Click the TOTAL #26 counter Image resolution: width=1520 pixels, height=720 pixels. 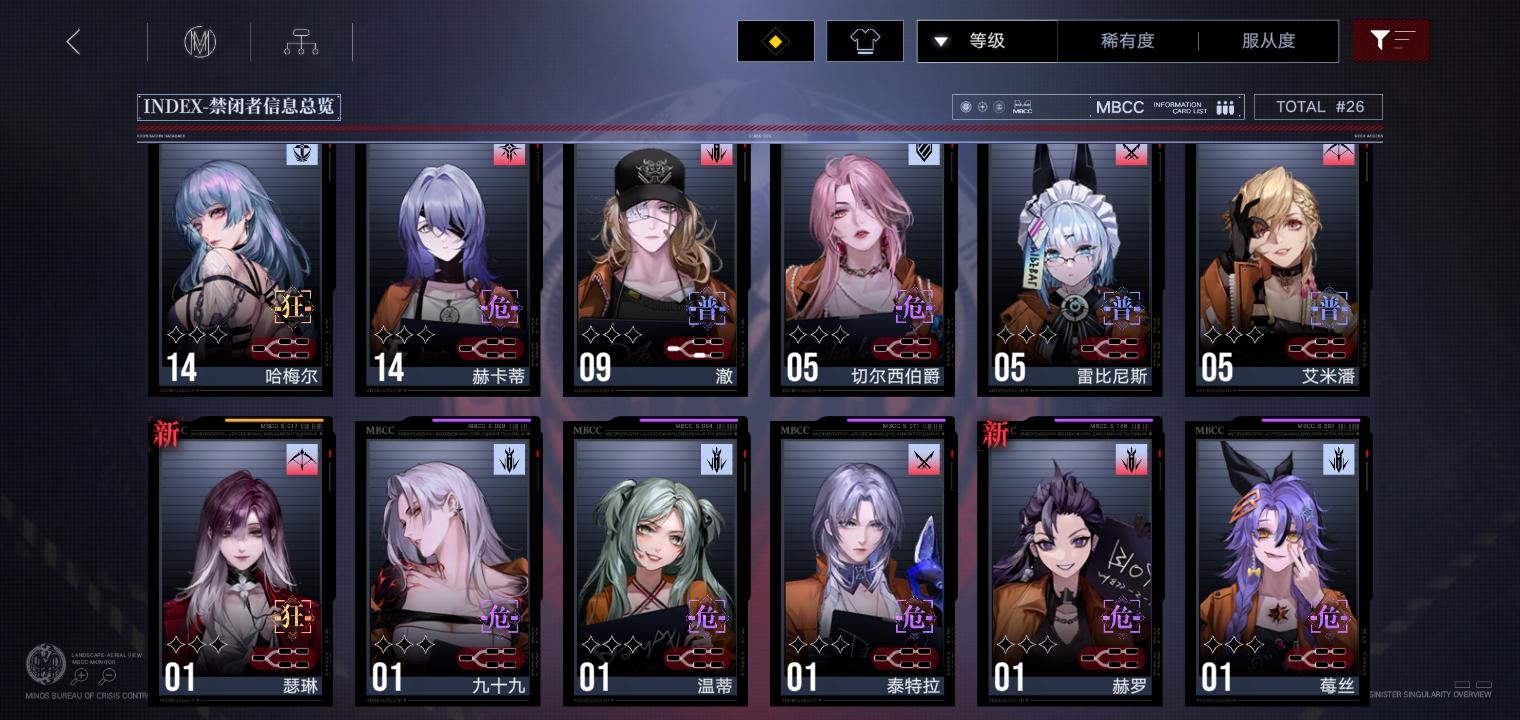click(x=1318, y=106)
